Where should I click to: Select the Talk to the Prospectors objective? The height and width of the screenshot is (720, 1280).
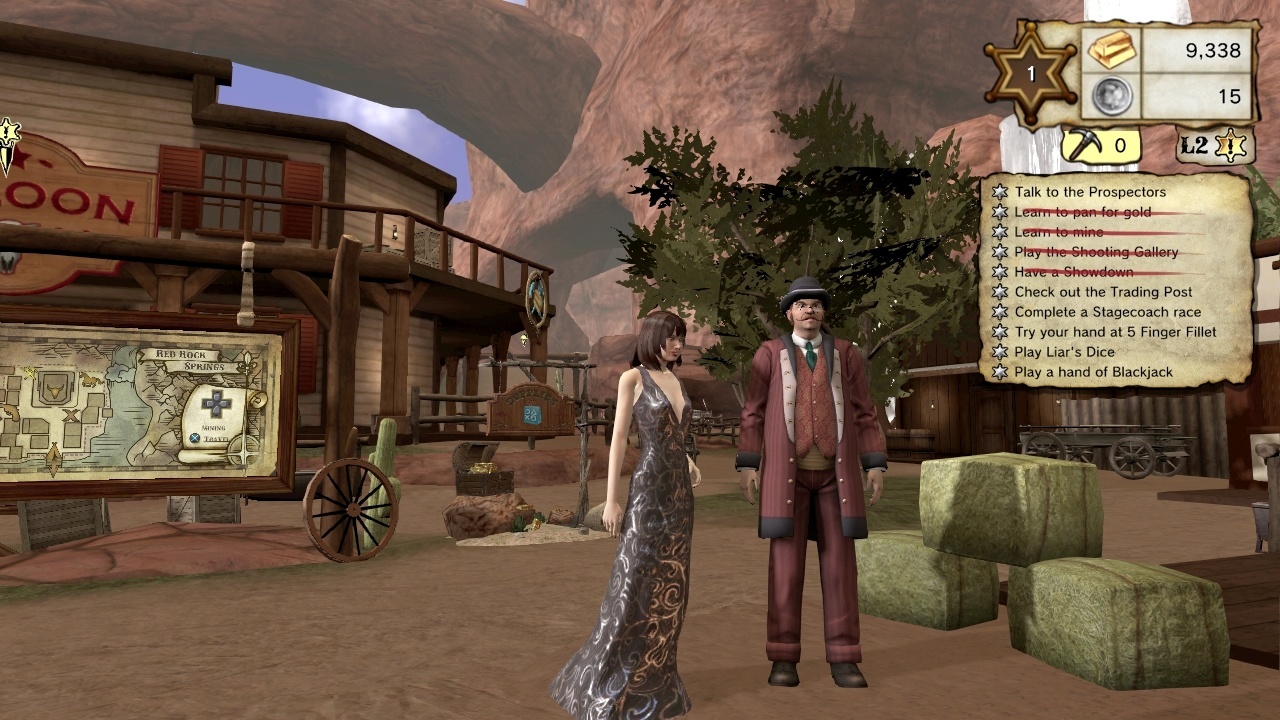point(1090,192)
